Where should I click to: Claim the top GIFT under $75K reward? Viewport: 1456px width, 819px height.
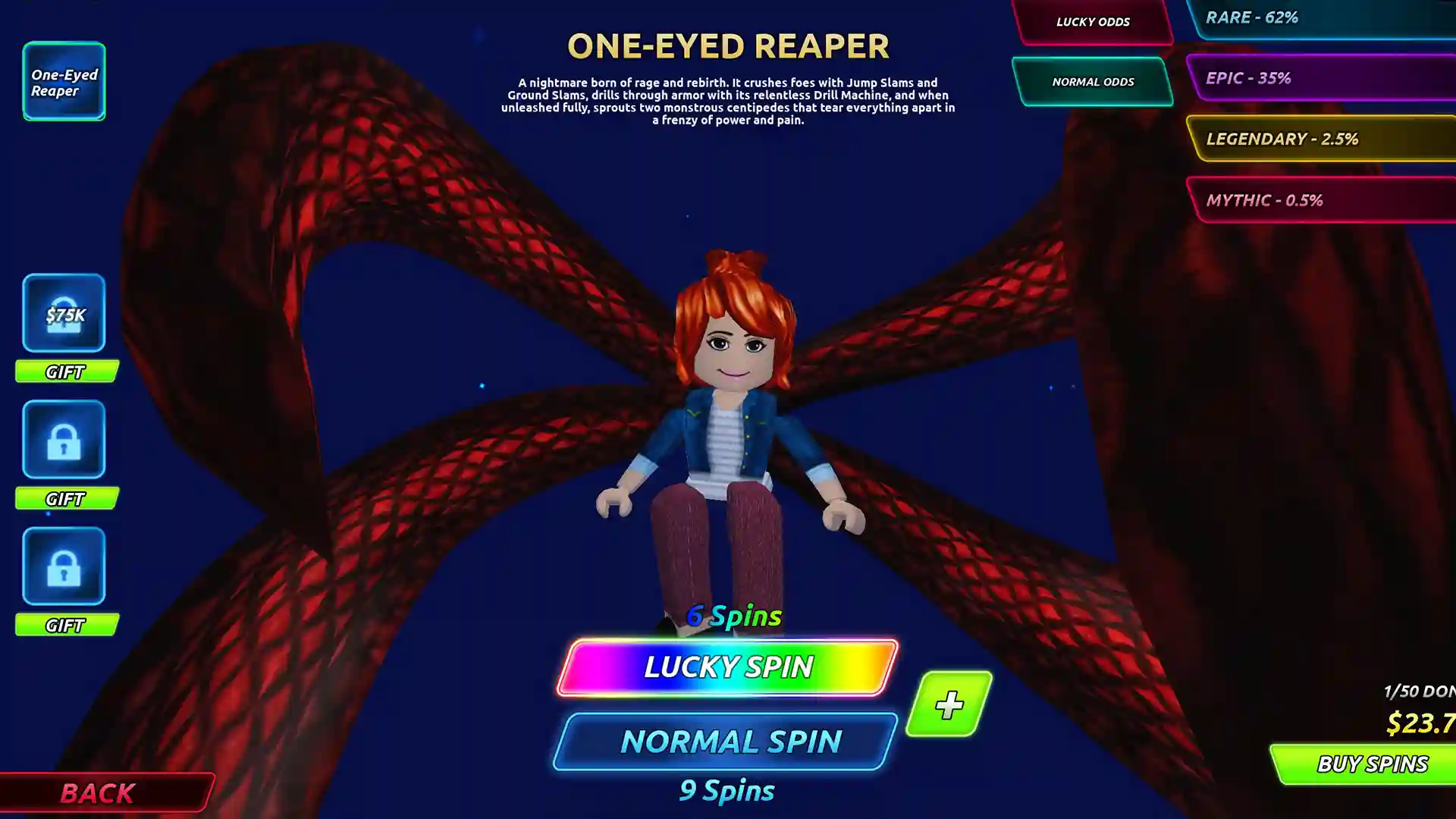click(66, 372)
